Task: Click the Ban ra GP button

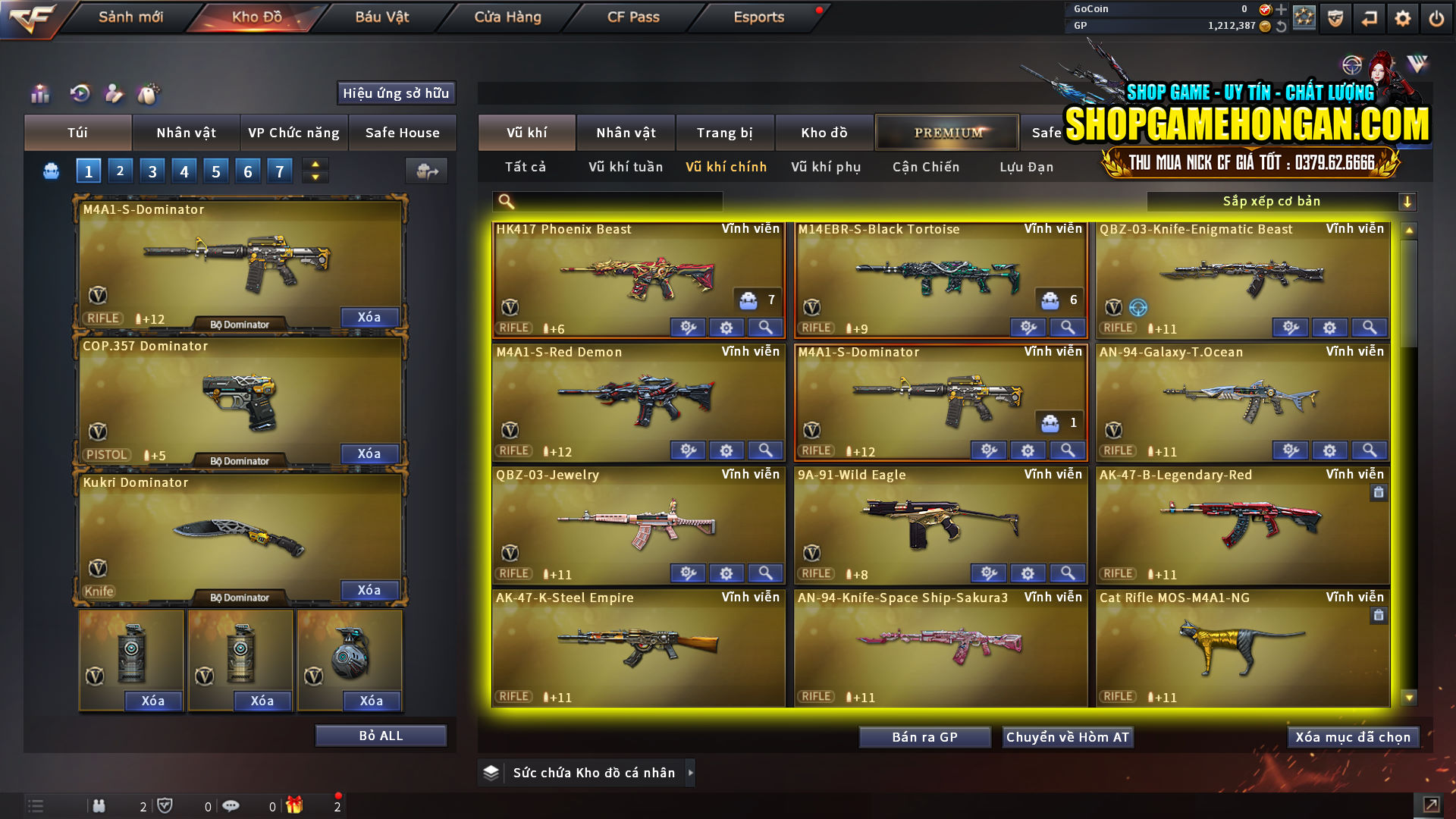Action: [924, 736]
